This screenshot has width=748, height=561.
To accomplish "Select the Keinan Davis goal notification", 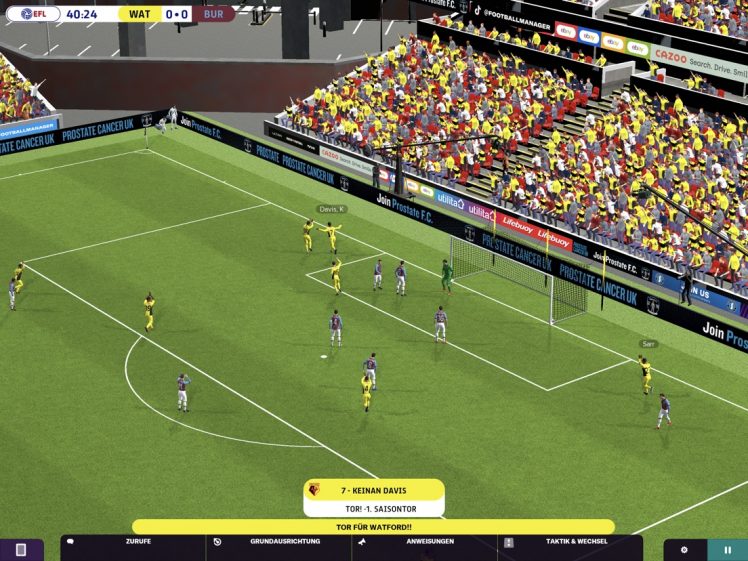I will 374,497.
